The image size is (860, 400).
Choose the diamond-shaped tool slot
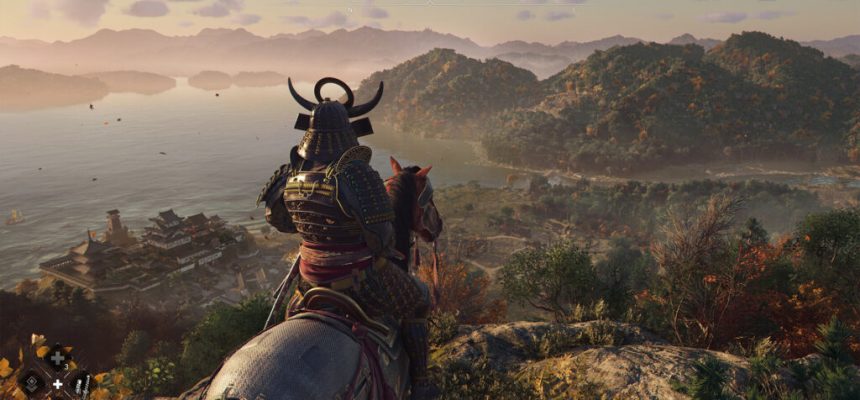(x=32, y=382)
